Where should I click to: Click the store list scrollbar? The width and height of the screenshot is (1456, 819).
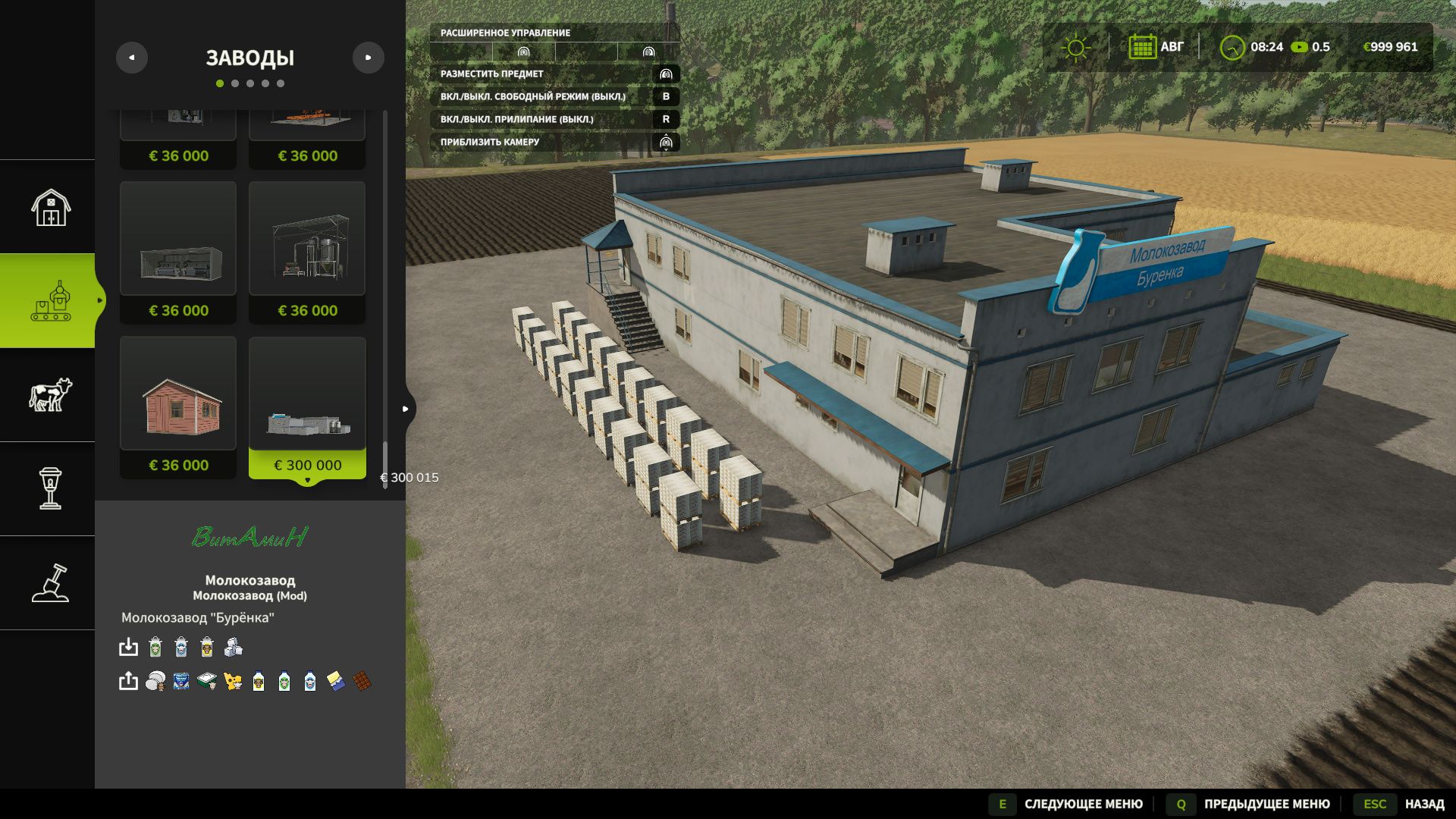(385, 465)
